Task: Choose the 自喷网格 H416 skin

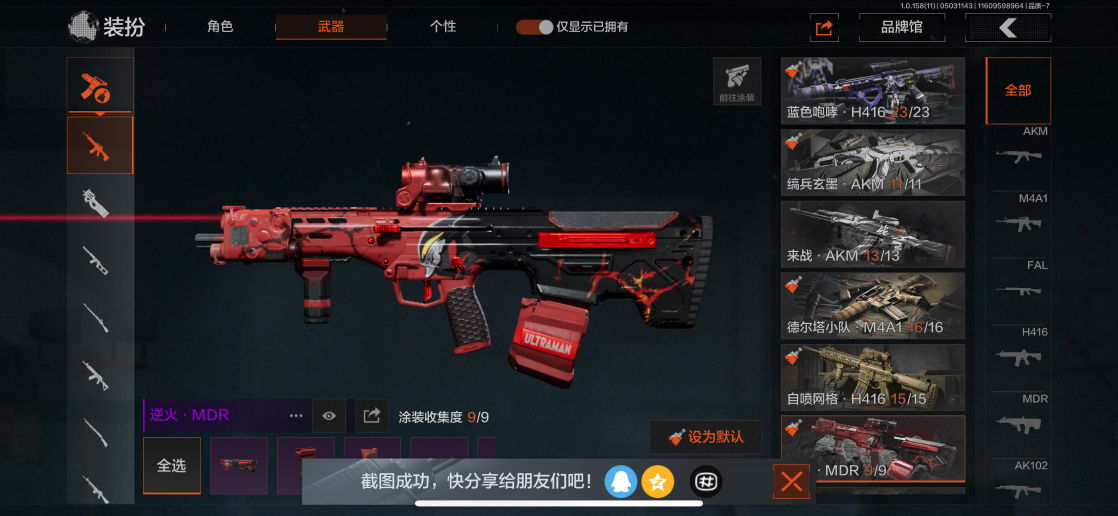Action: [x=873, y=377]
